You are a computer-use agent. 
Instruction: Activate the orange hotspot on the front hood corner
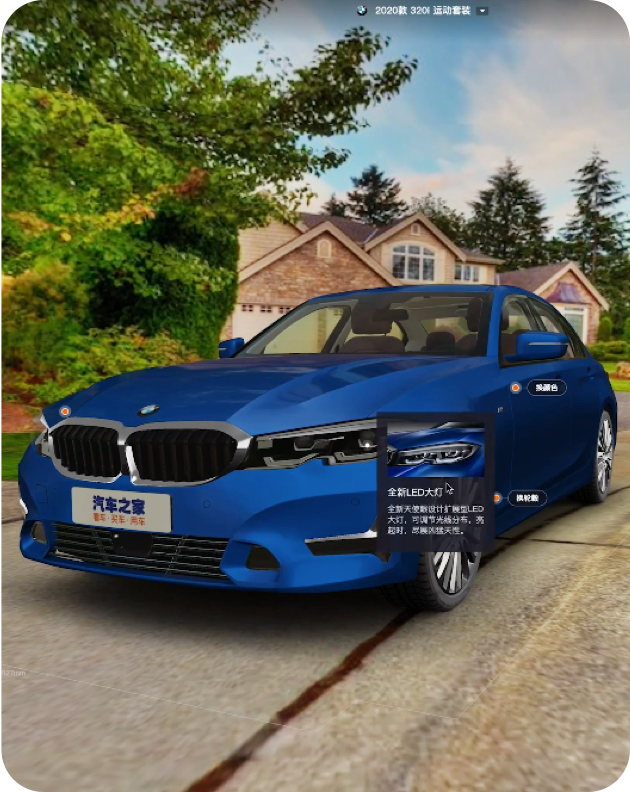pos(64,411)
